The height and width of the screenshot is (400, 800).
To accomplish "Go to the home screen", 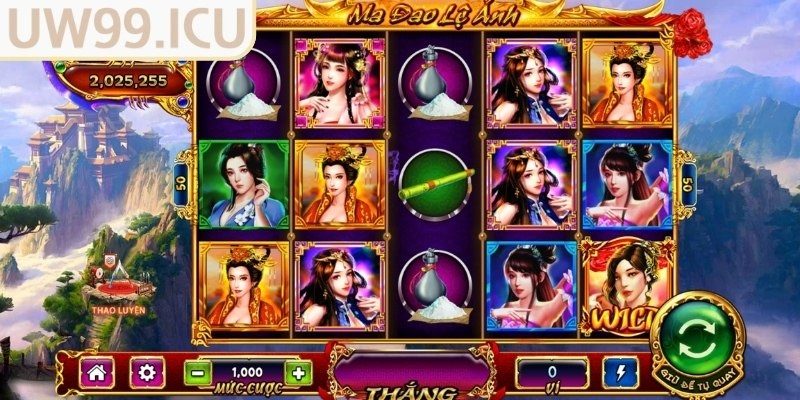I will [97, 374].
